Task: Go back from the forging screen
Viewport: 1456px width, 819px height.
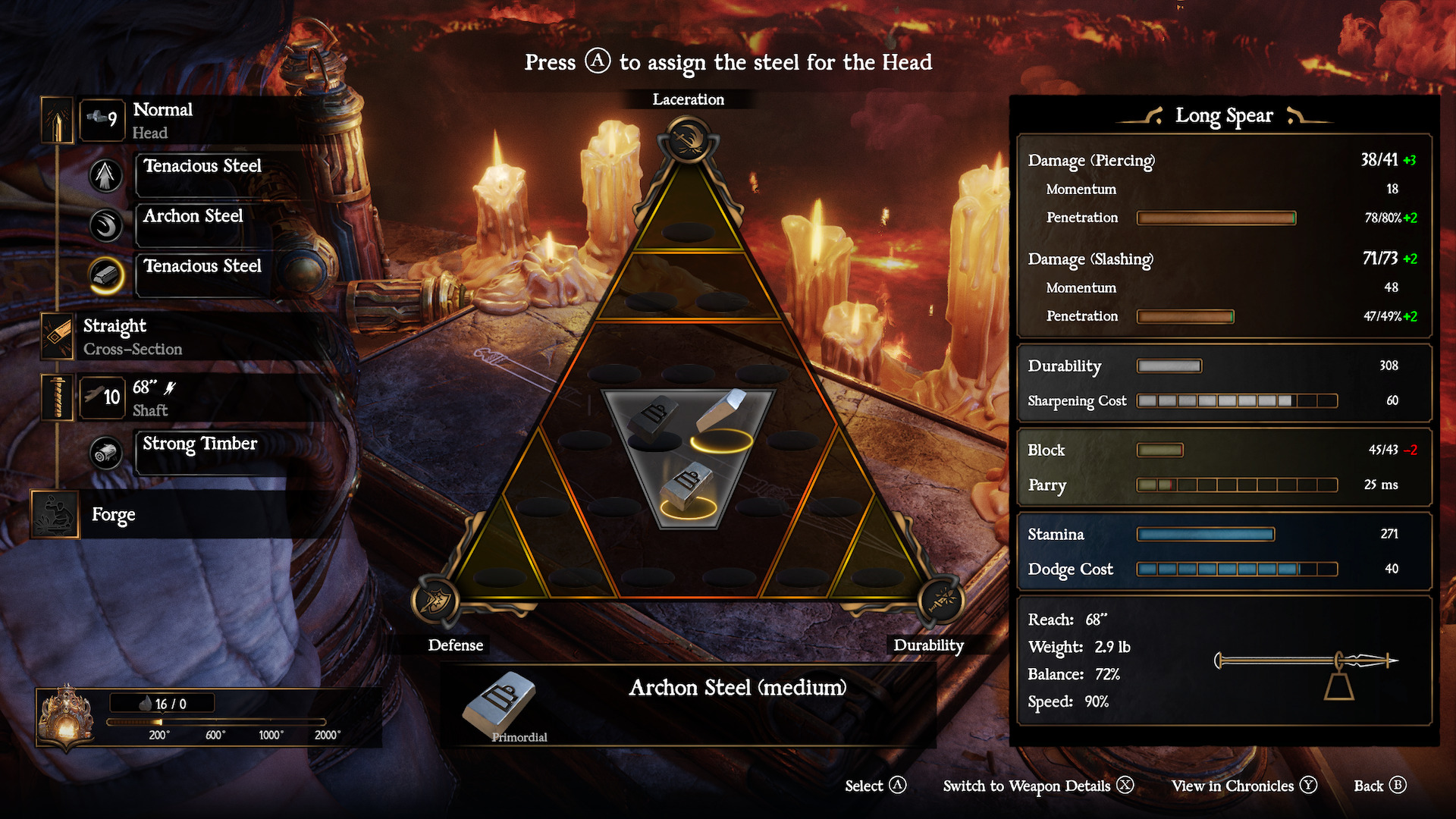Action: click(x=1379, y=786)
